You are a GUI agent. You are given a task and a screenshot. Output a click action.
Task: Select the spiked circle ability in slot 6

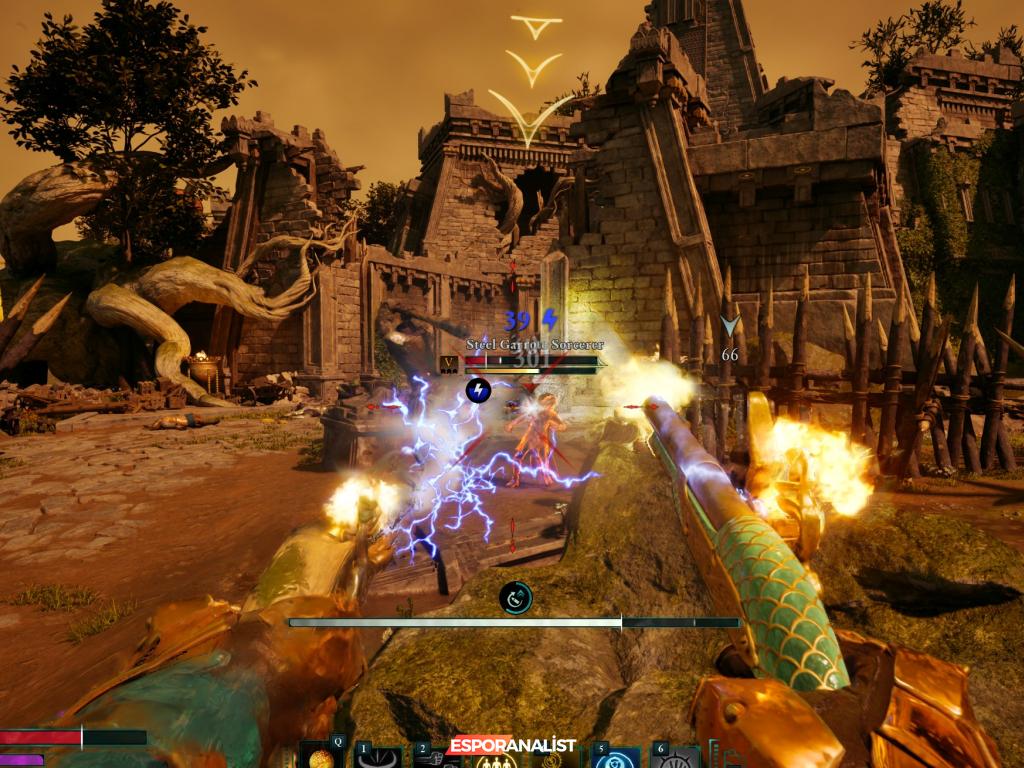tap(675, 758)
